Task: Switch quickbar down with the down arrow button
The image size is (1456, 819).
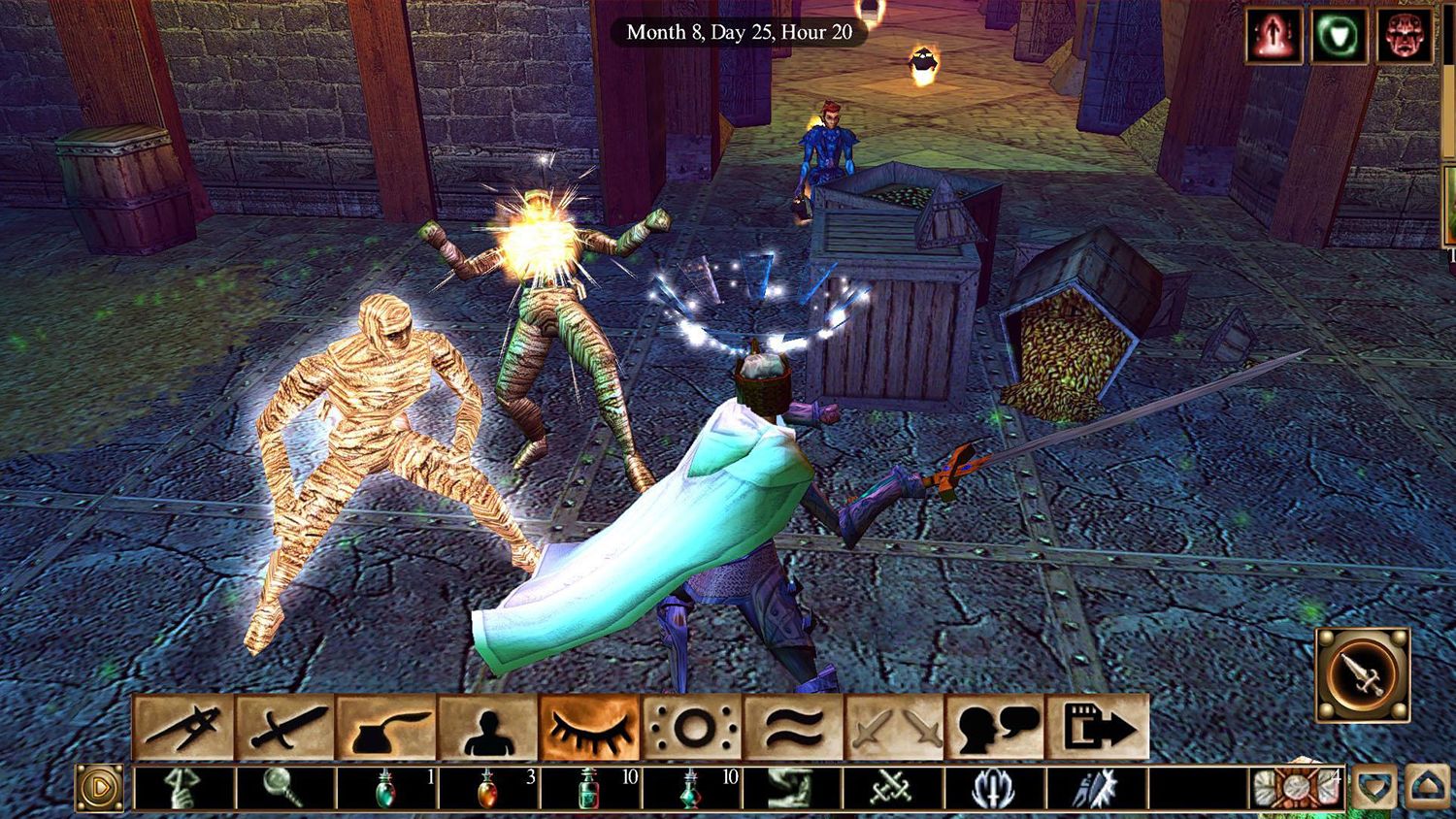Action: tap(1374, 788)
